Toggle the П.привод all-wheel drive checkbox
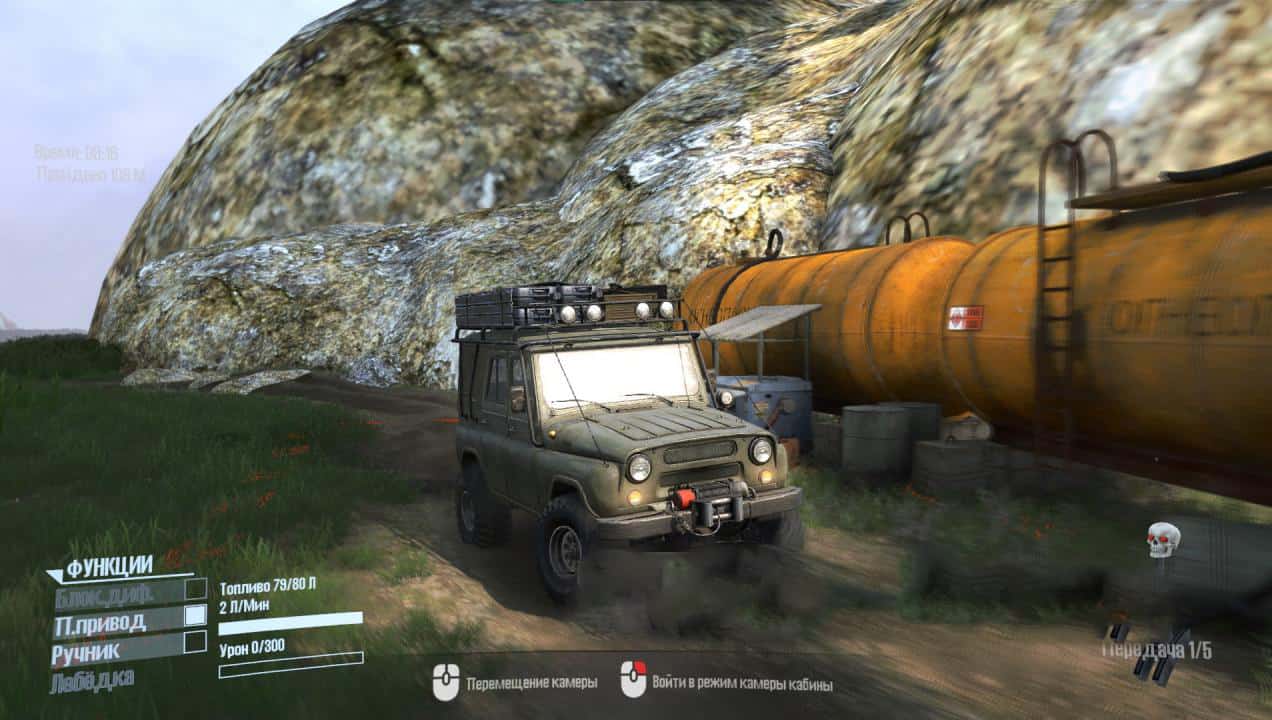Screen dimensions: 1272x720 point(196,615)
